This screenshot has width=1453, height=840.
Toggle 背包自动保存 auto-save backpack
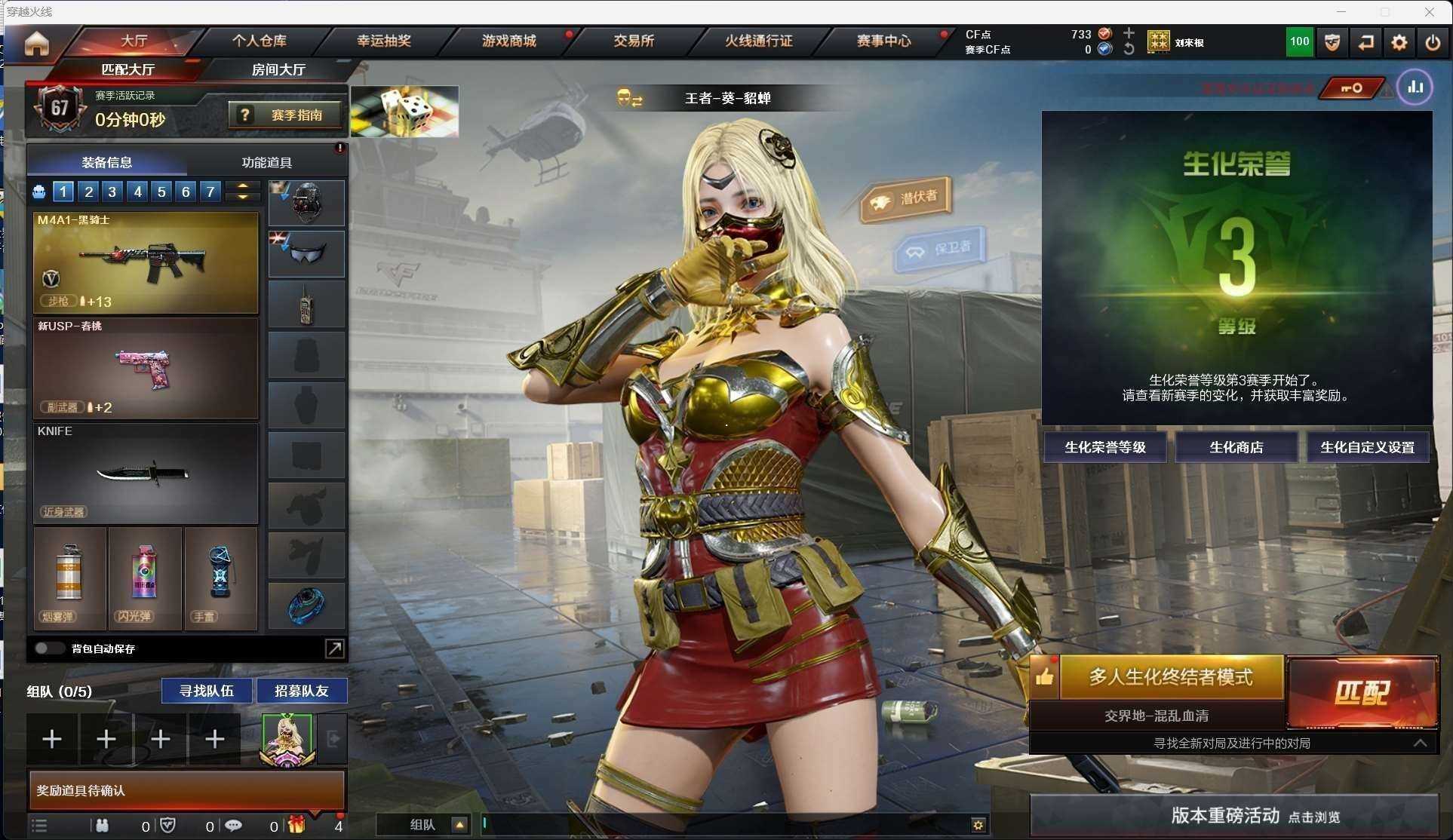point(49,648)
